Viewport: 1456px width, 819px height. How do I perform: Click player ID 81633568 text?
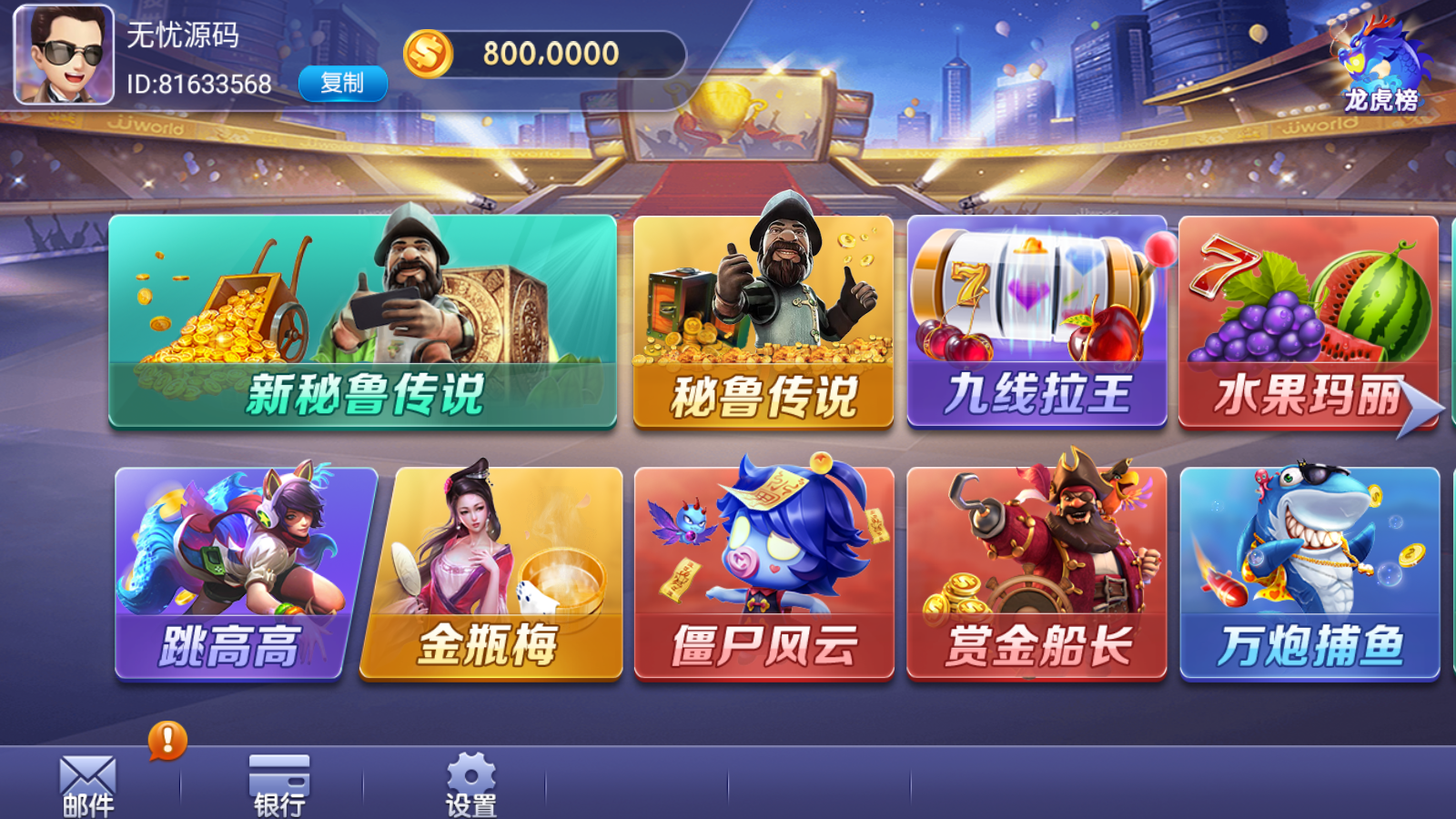point(197,85)
